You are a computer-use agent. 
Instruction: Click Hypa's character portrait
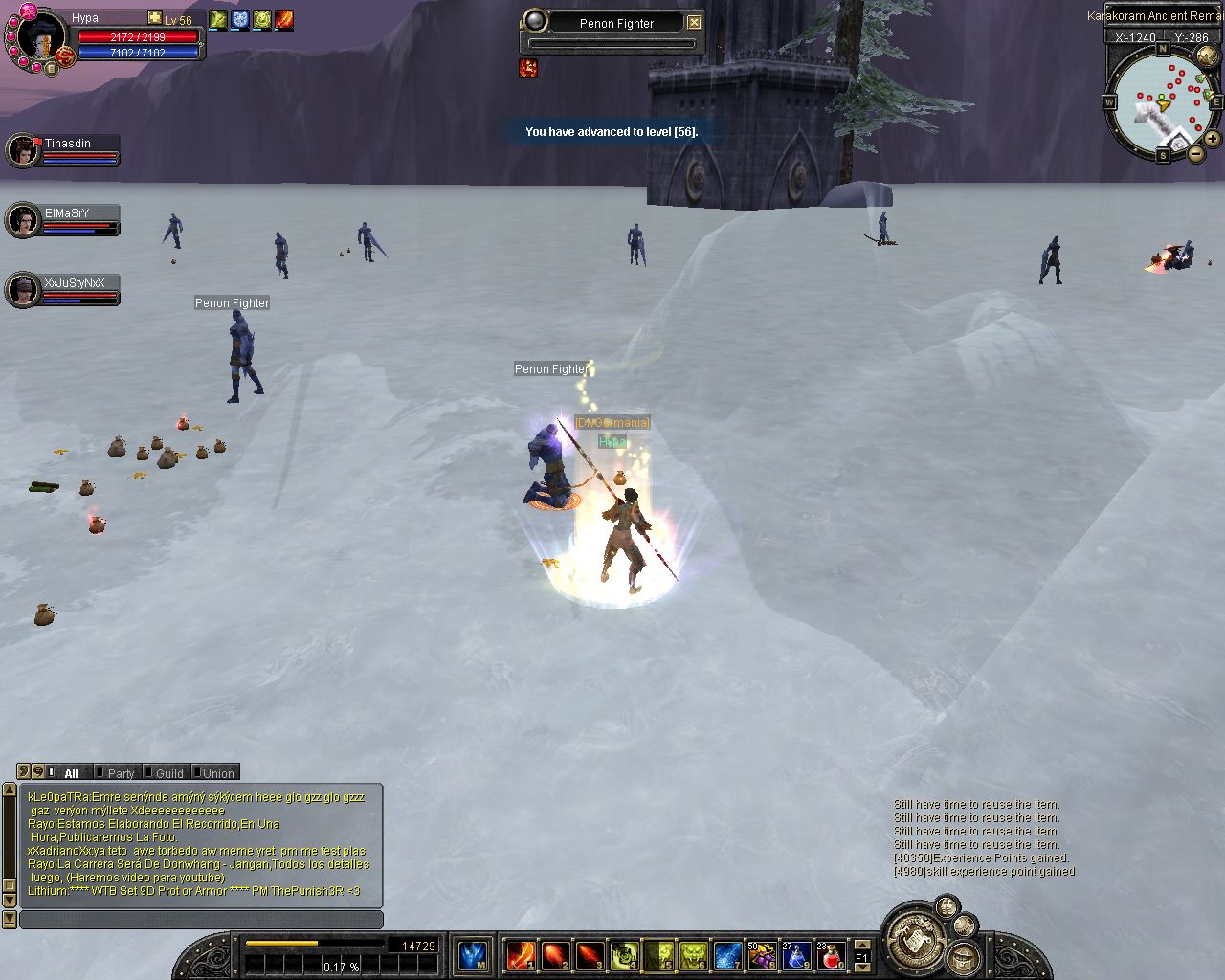coord(40,38)
